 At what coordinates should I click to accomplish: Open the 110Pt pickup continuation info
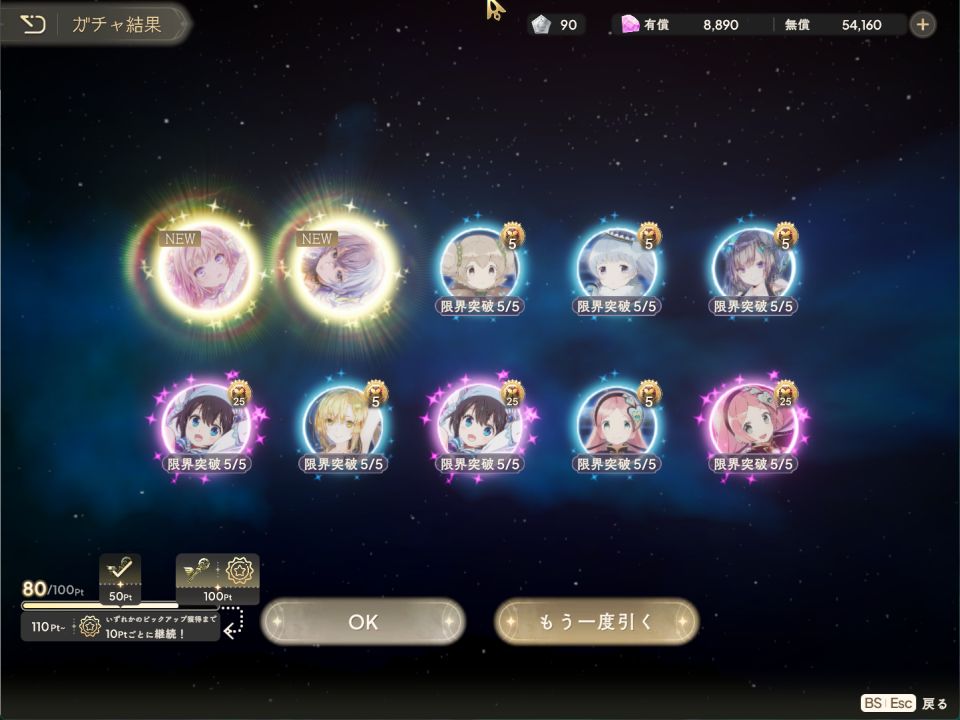click(x=120, y=628)
